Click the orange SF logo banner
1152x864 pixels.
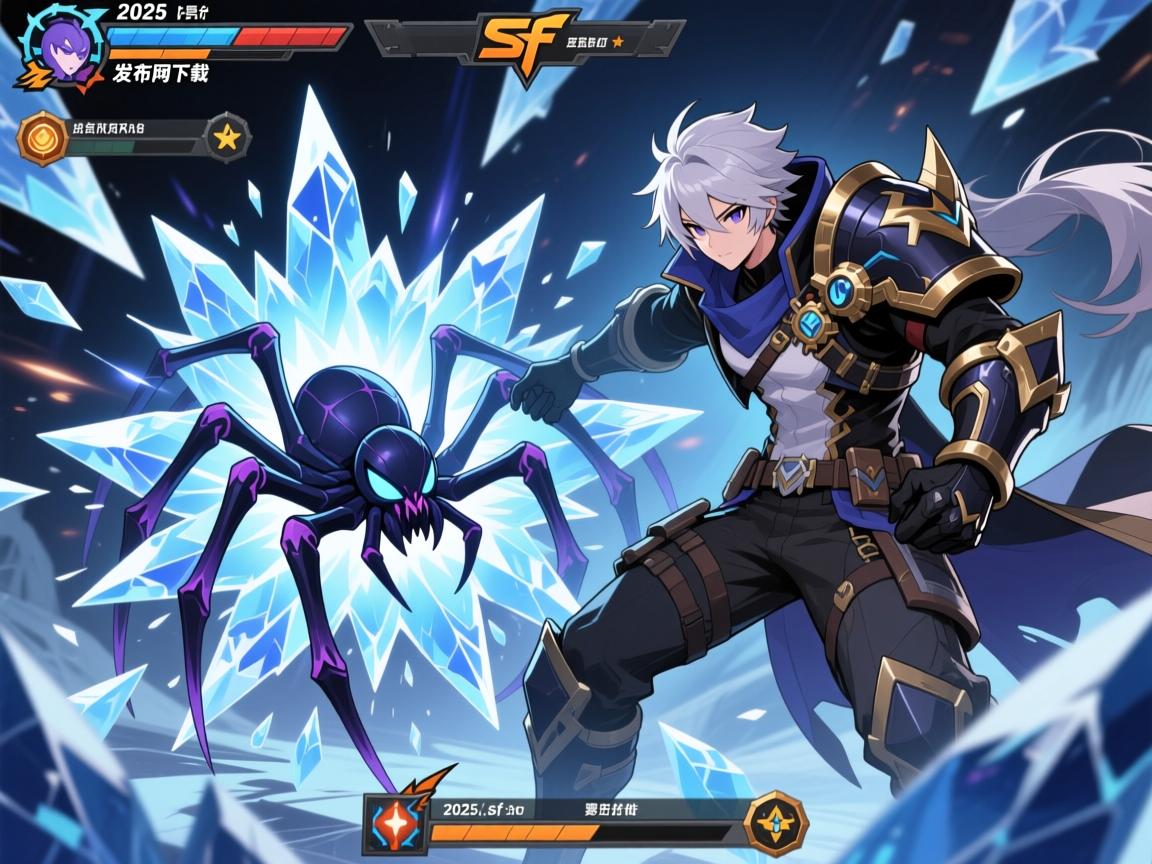(524, 38)
